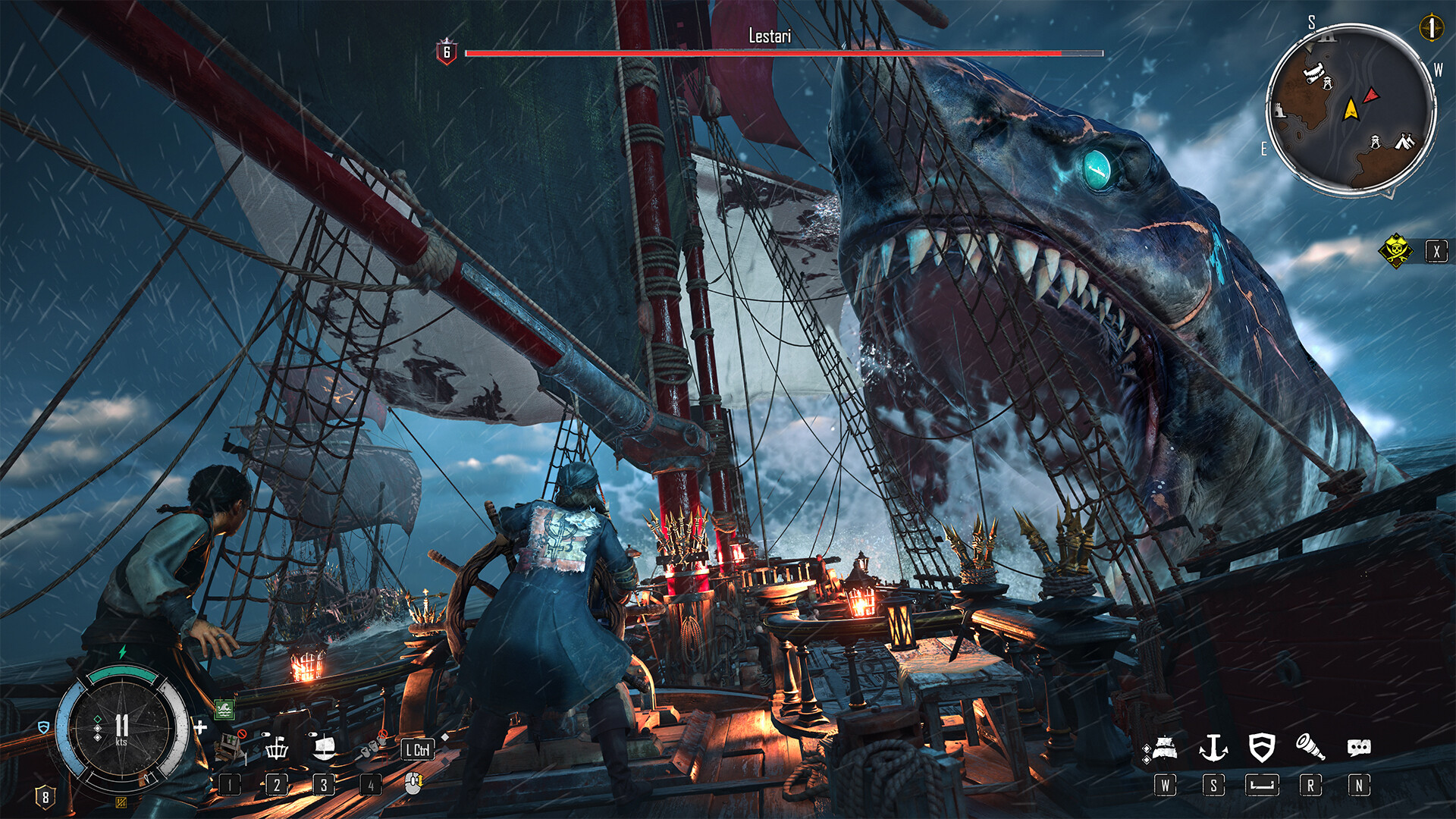Click the green wave status icon
1456x819 pixels.
[224, 709]
